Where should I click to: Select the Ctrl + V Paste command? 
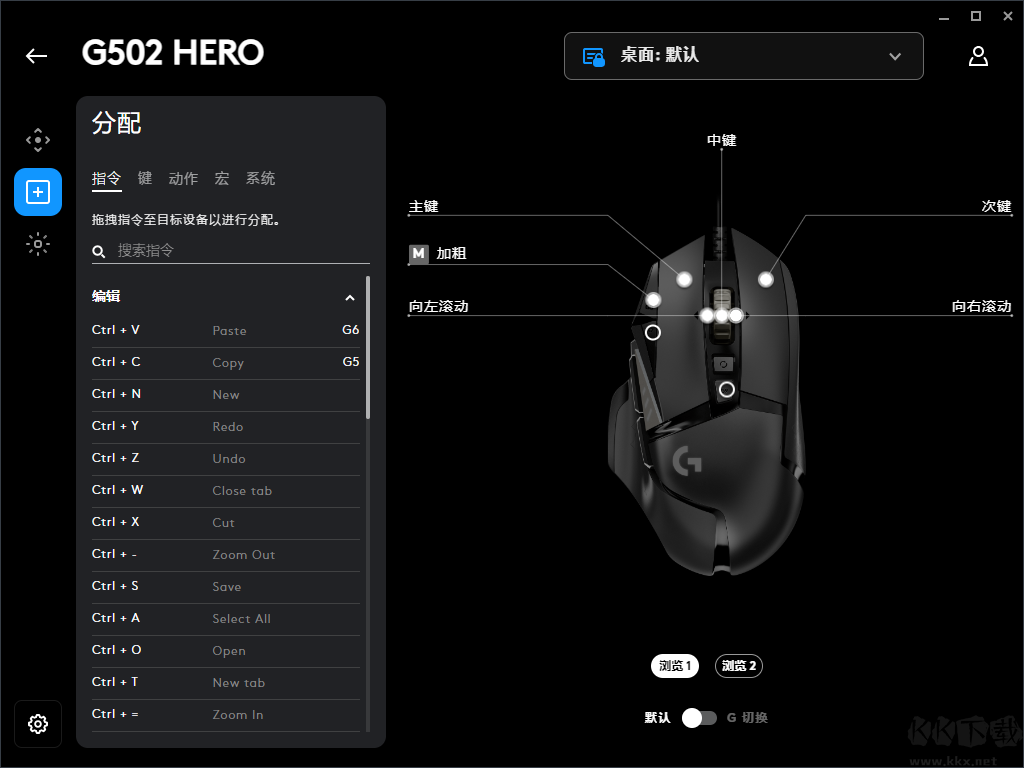[225, 330]
